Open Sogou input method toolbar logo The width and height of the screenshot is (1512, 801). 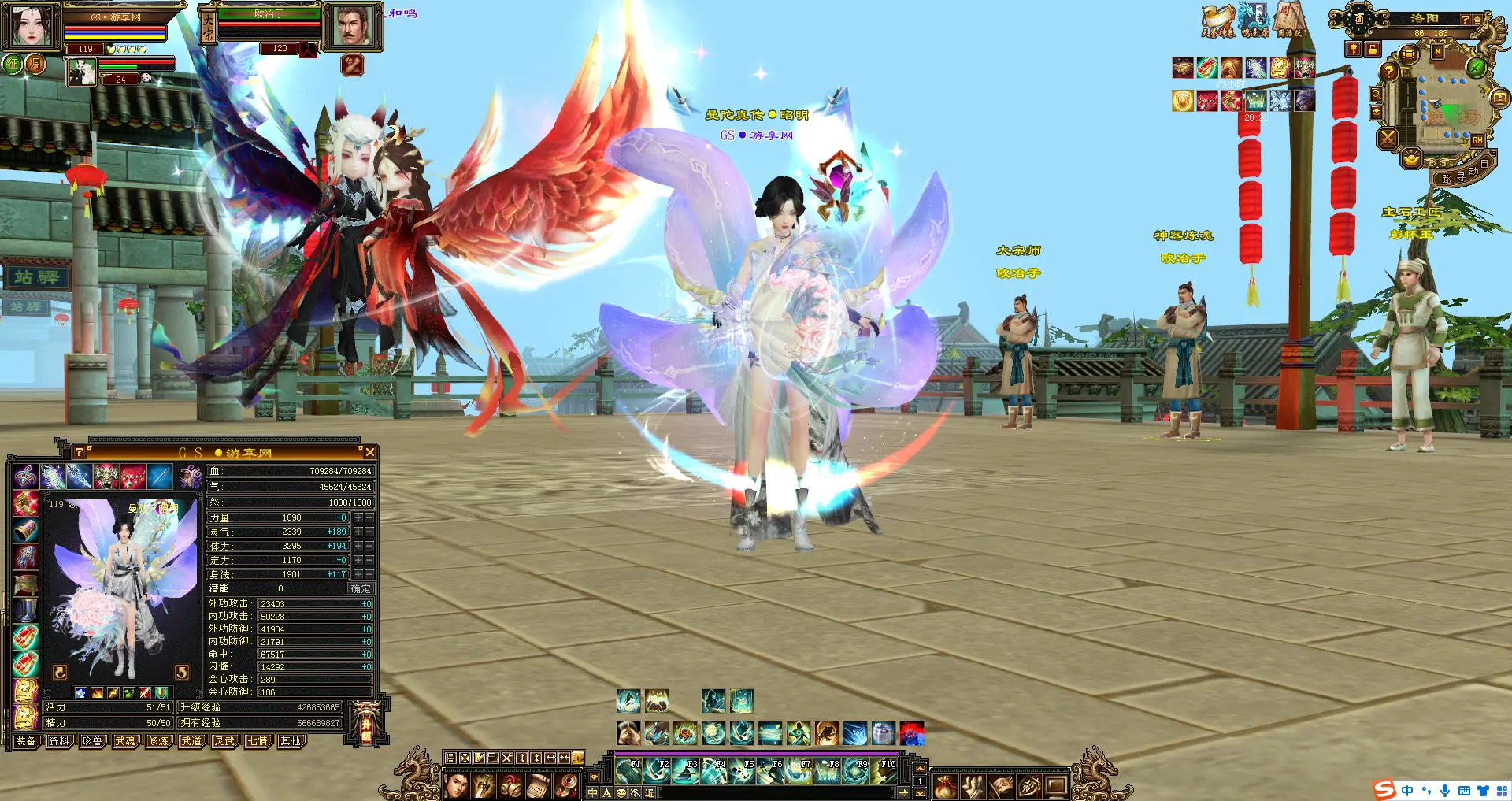click(1384, 790)
